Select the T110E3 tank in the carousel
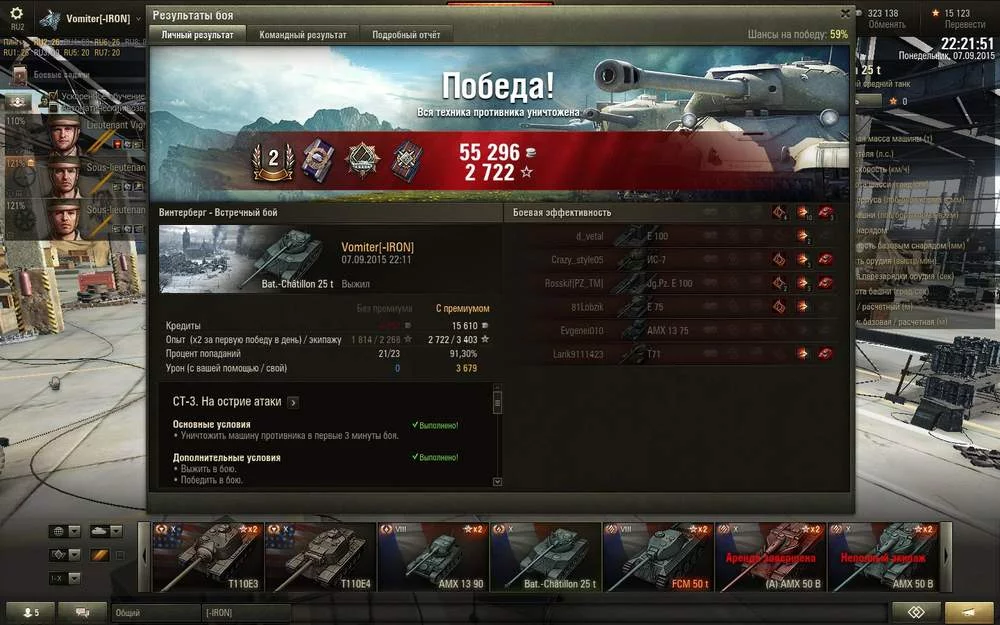Image resolution: width=1000 pixels, height=625 pixels. coord(208,557)
